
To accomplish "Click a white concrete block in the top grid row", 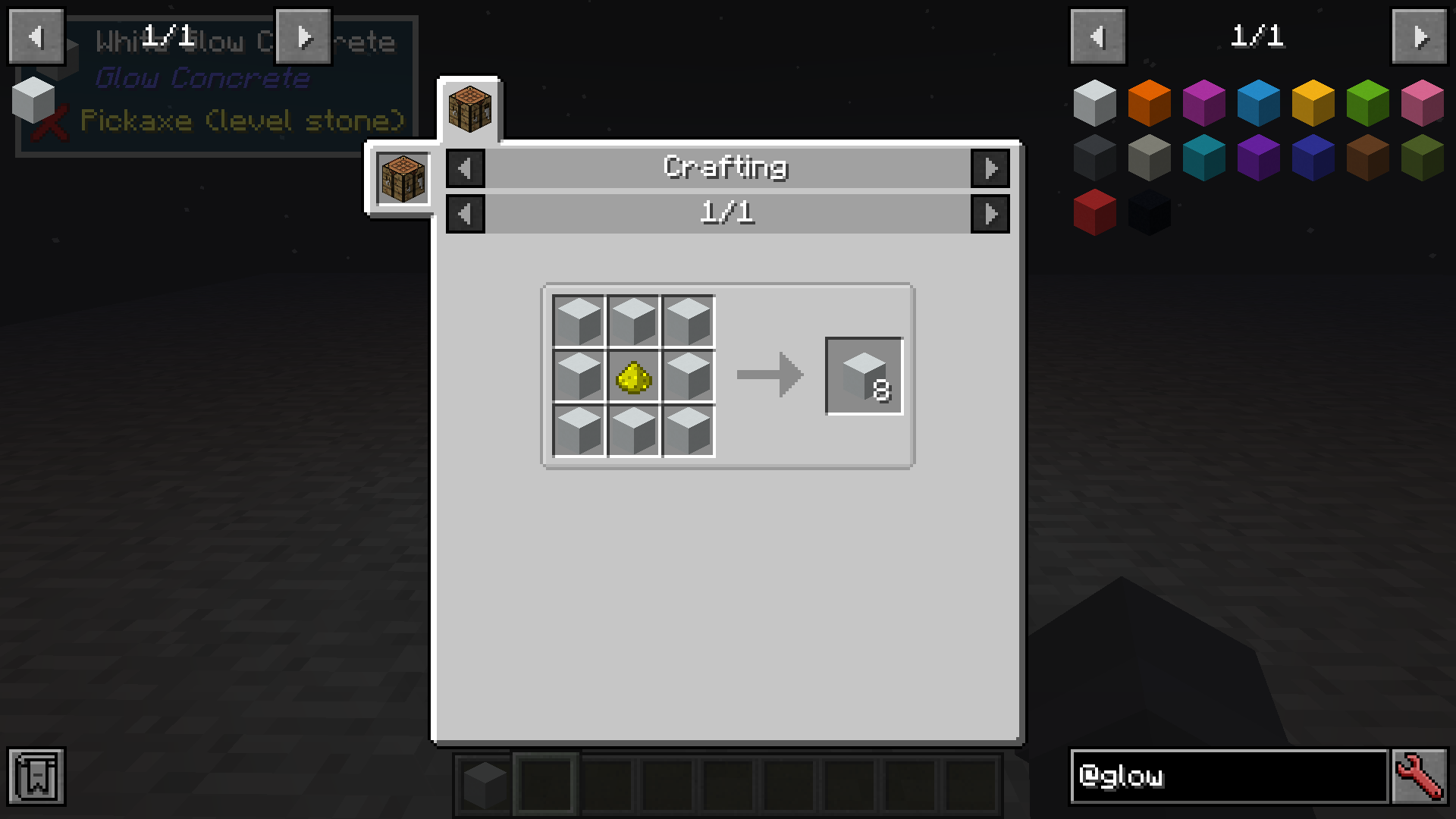I will point(634,320).
